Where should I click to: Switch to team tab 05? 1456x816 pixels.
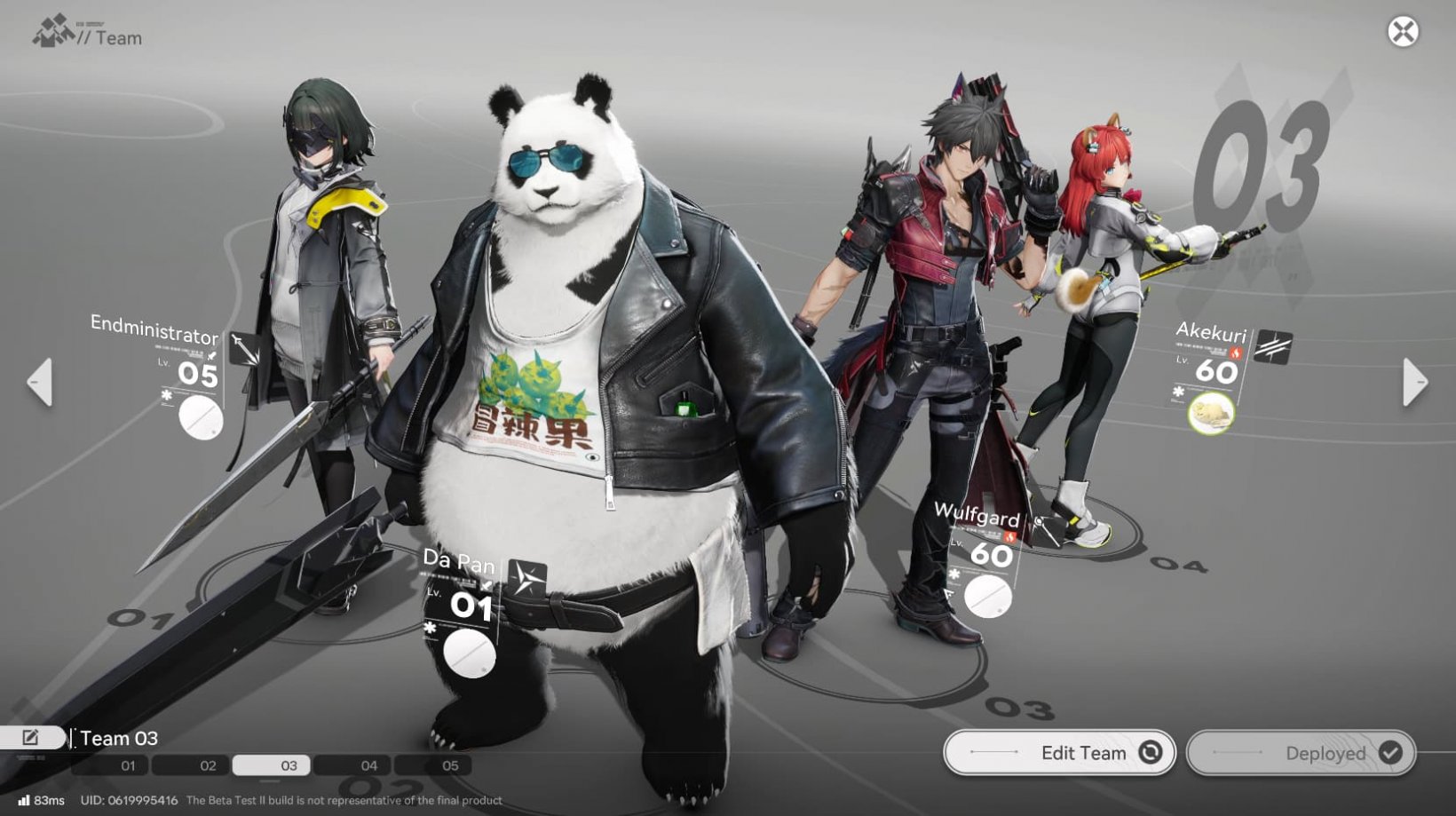click(x=450, y=765)
